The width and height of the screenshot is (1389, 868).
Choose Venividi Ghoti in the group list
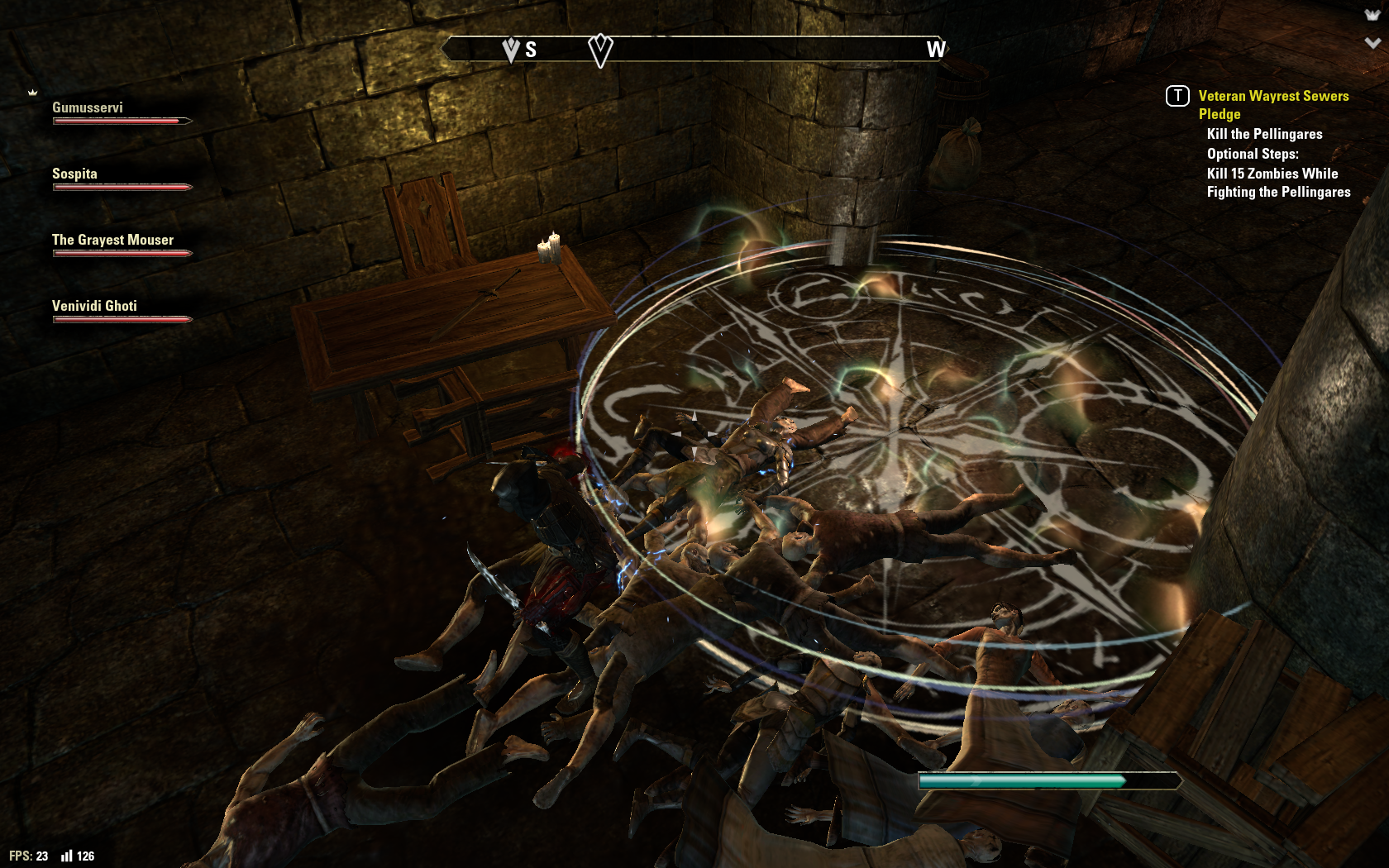point(121,312)
